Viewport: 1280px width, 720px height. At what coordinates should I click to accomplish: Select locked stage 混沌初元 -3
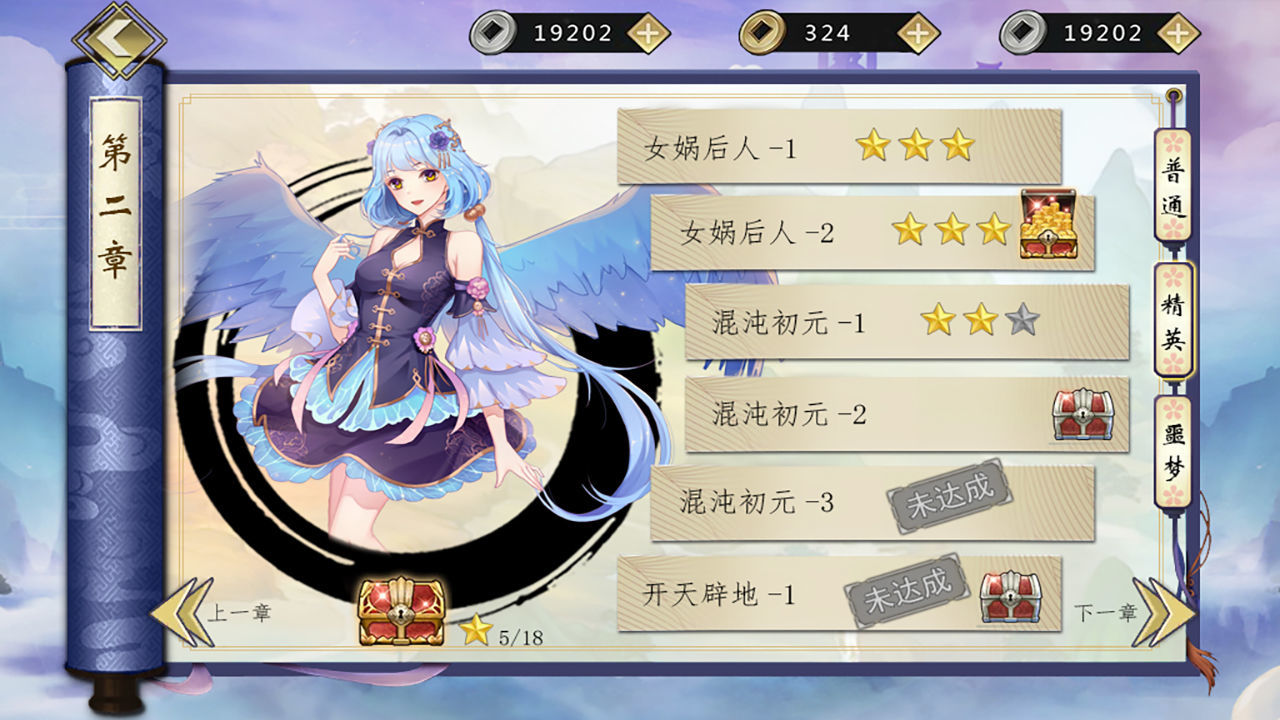760,502
